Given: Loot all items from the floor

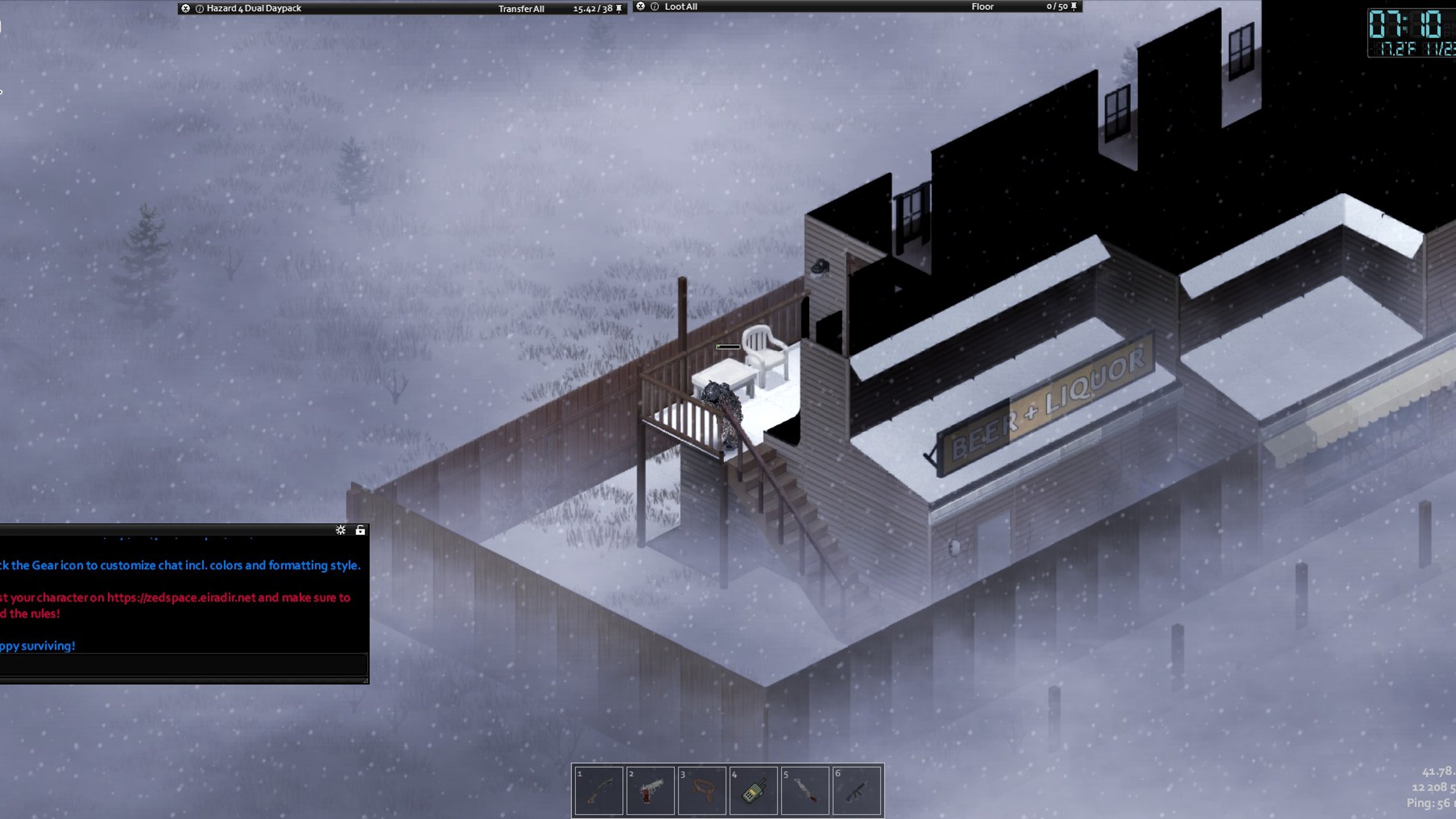Looking at the screenshot, I should [x=681, y=7].
